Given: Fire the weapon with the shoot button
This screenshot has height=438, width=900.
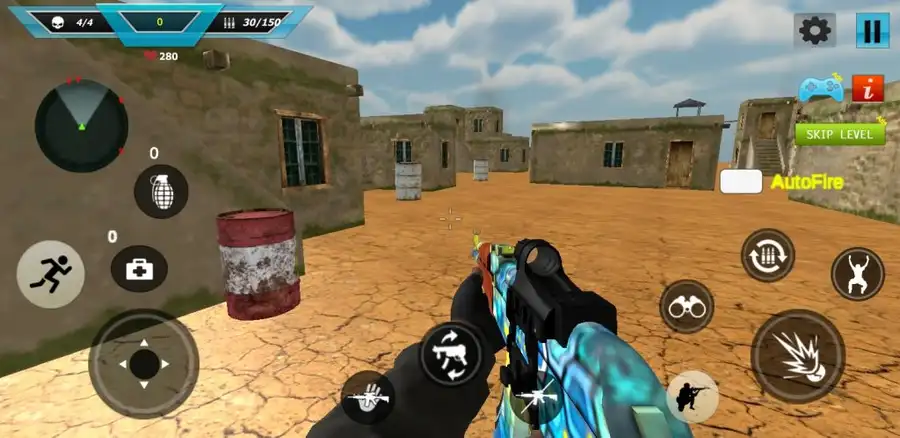Looking at the screenshot, I should (x=797, y=356).
